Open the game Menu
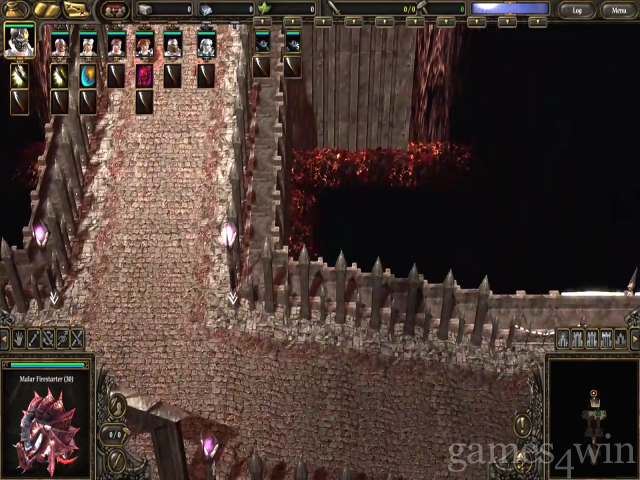Screen dimensions: 640x480 click(x=620, y=10)
